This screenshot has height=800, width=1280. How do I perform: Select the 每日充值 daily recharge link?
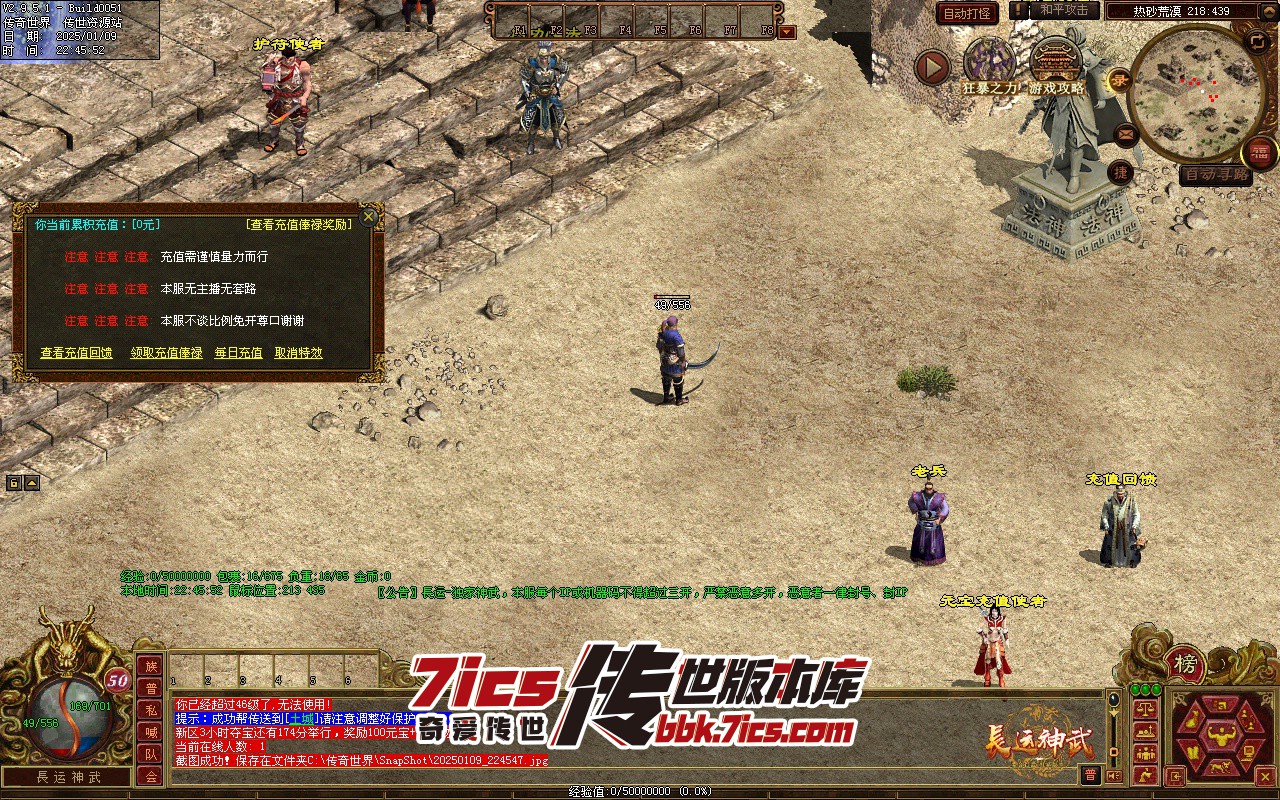click(238, 353)
